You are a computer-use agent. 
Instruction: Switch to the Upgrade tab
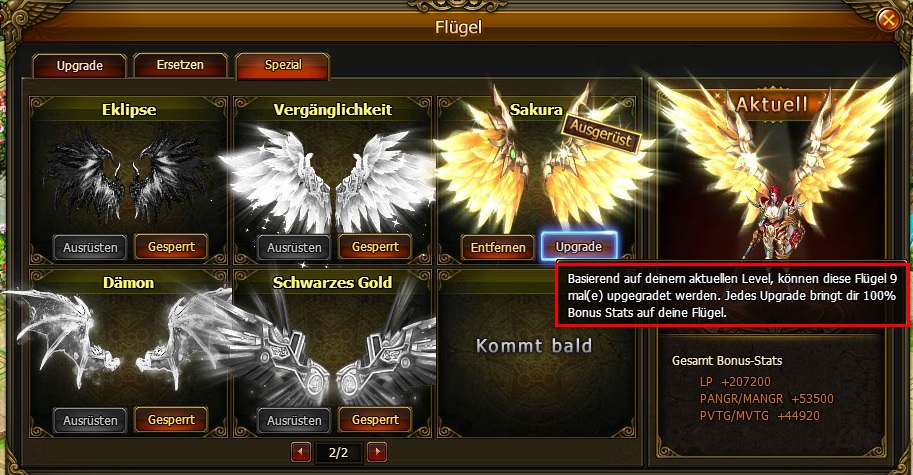click(81, 67)
